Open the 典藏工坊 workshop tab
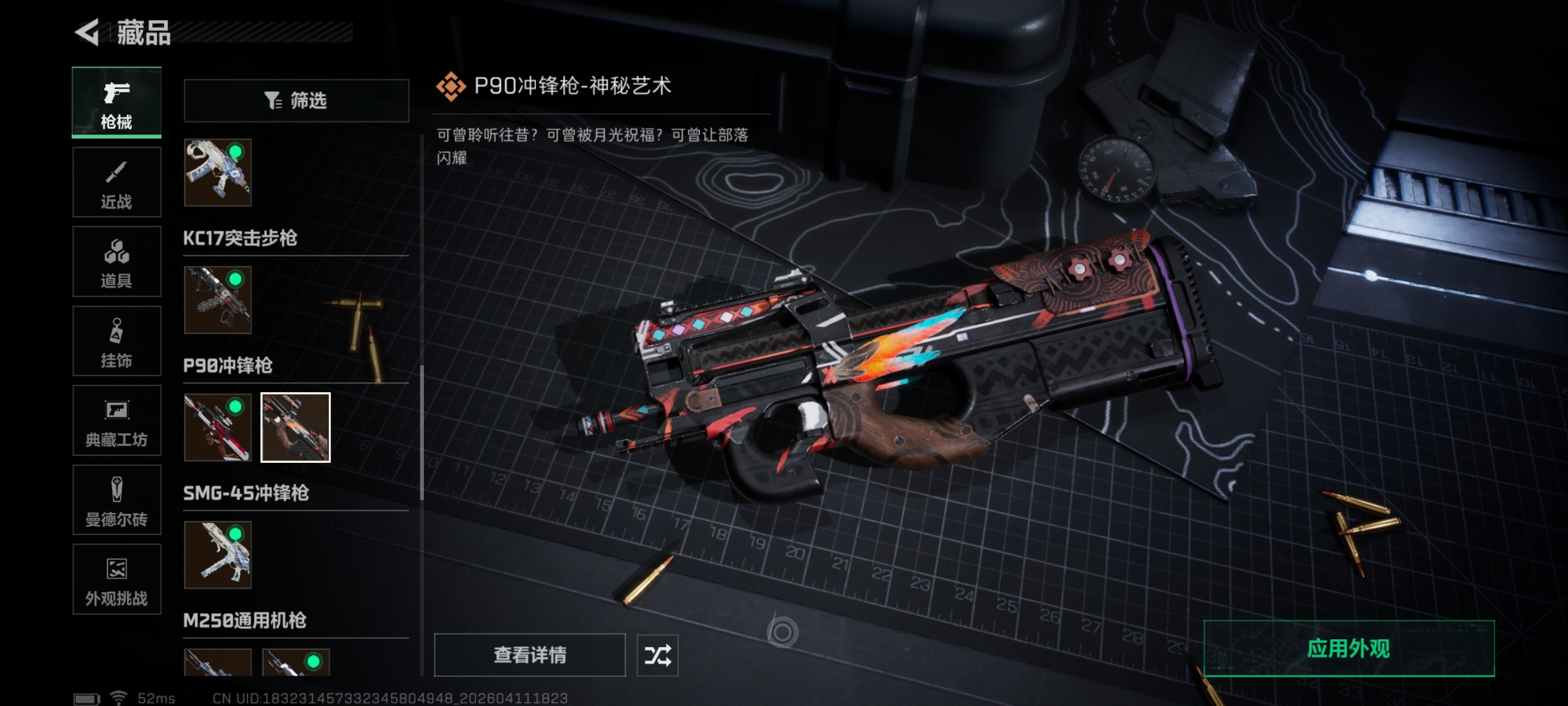The width and height of the screenshot is (1568, 706). tap(116, 420)
